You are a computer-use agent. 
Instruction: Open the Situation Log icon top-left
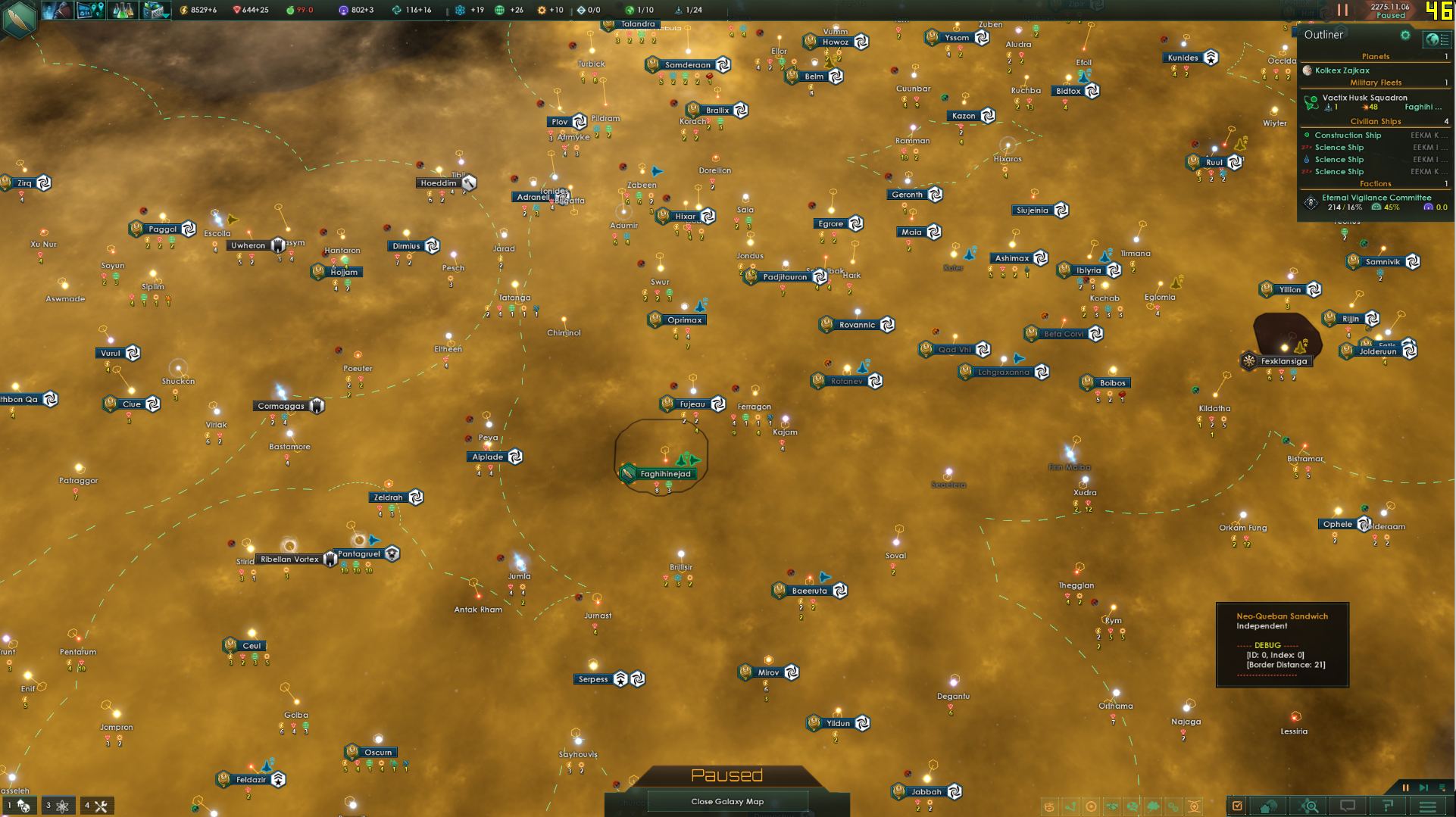pos(89,10)
